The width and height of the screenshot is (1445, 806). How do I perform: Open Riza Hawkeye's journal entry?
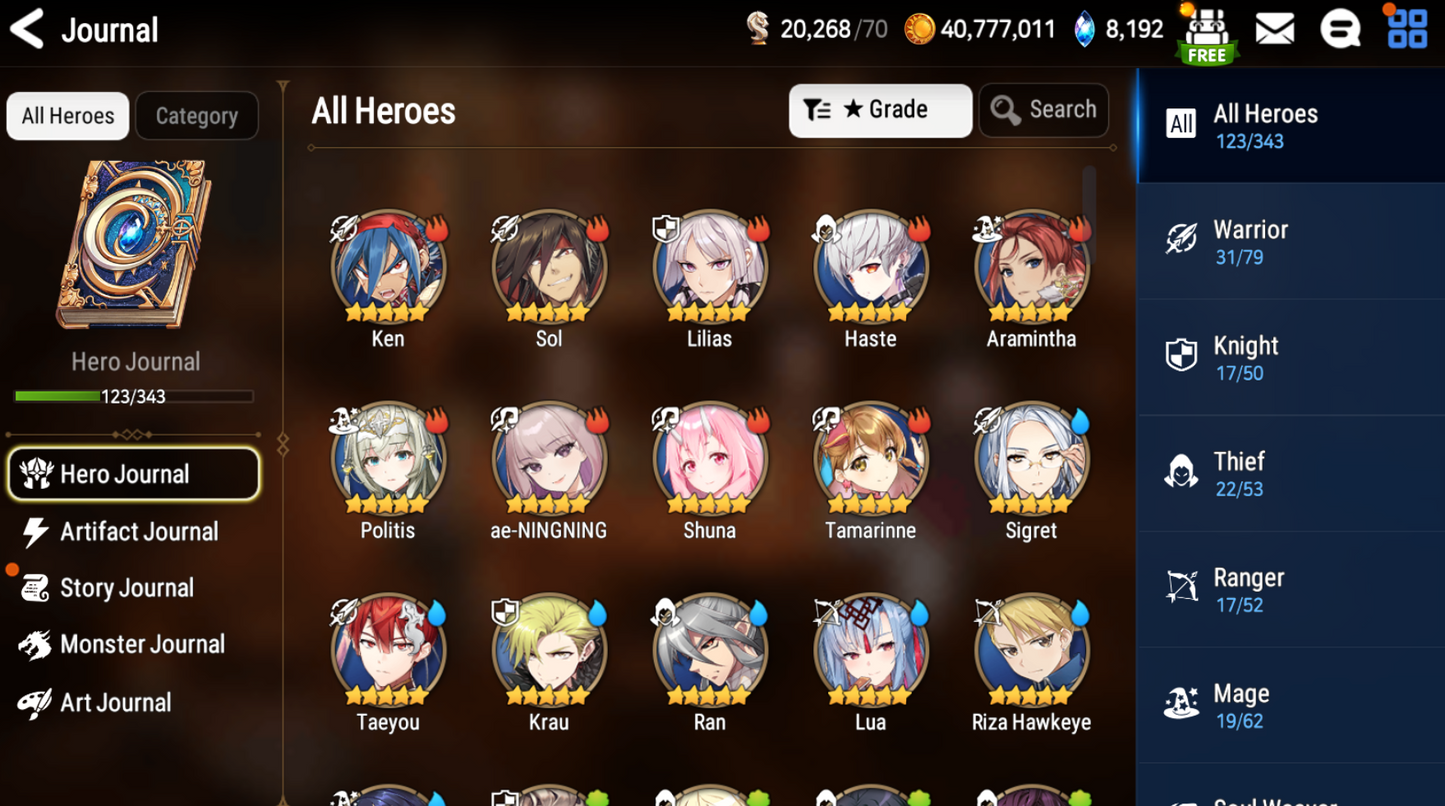coord(1031,651)
